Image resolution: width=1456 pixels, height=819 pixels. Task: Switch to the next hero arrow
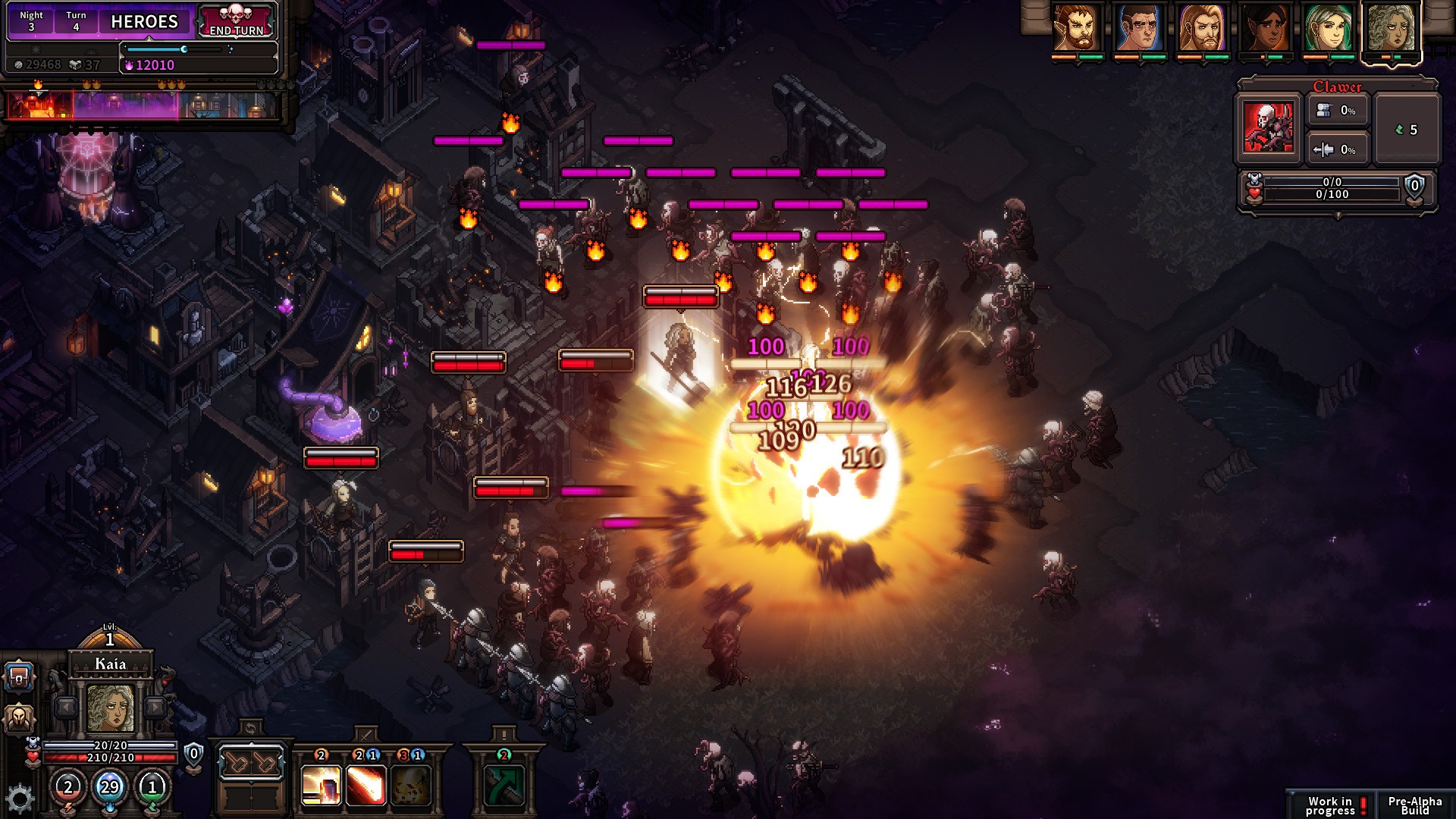click(x=155, y=708)
